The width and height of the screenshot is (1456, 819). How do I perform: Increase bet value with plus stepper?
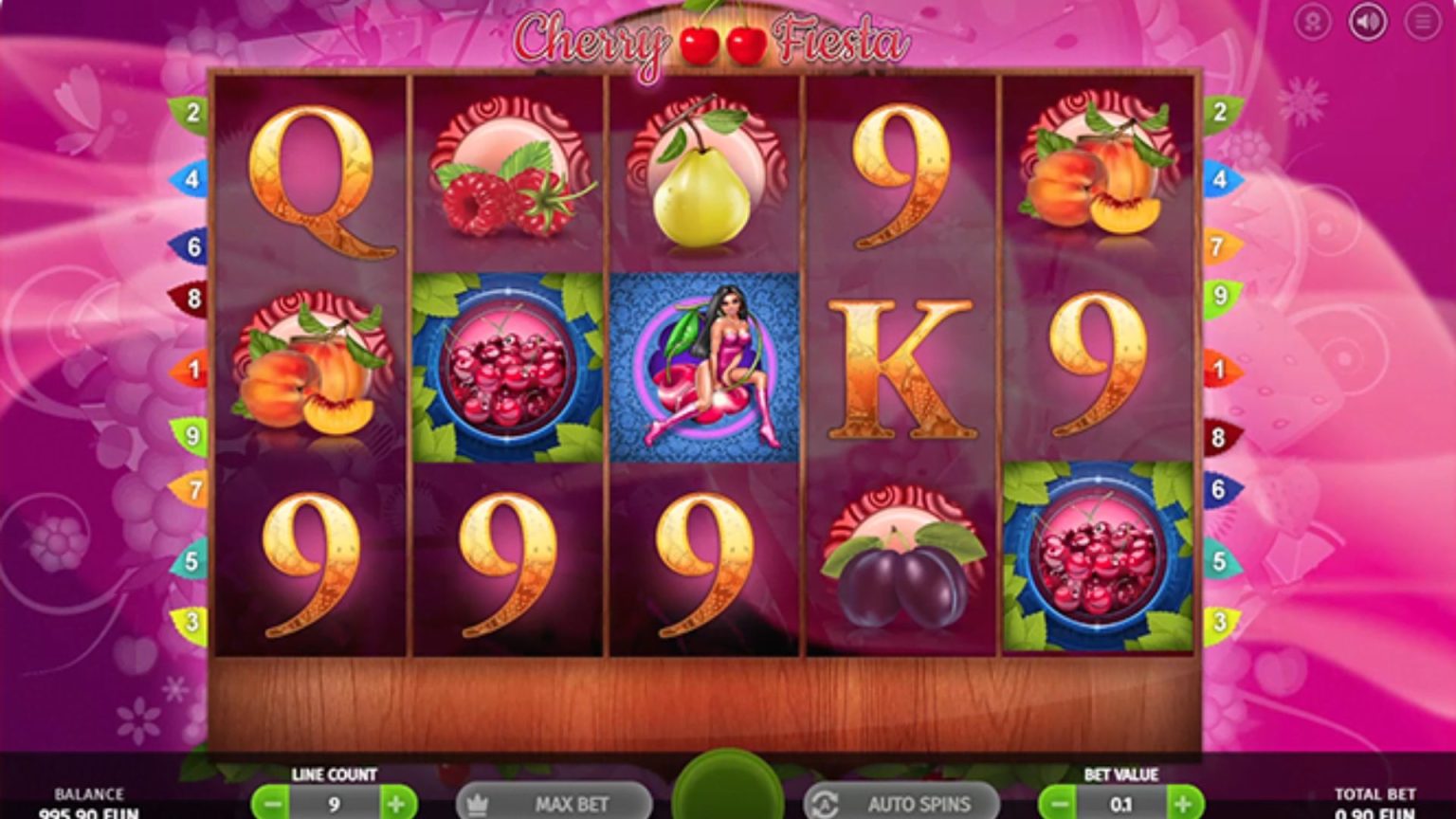point(1183,803)
